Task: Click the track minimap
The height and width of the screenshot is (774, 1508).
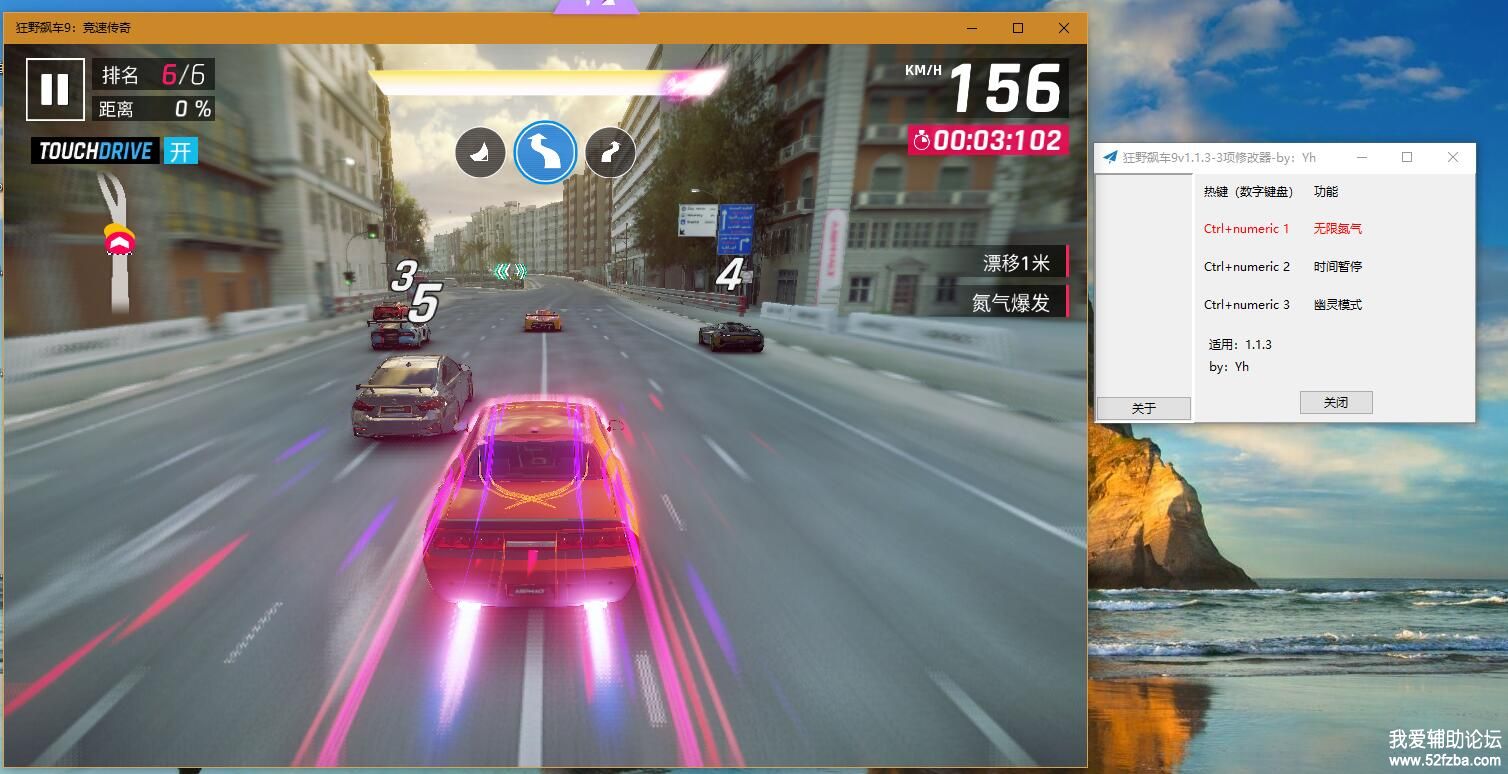Action: point(118,242)
